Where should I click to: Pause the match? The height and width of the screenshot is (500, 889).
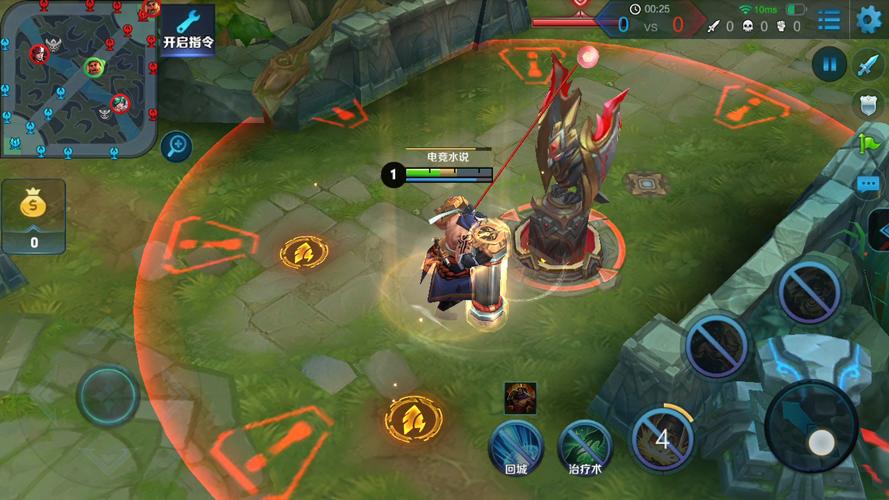coord(829,64)
